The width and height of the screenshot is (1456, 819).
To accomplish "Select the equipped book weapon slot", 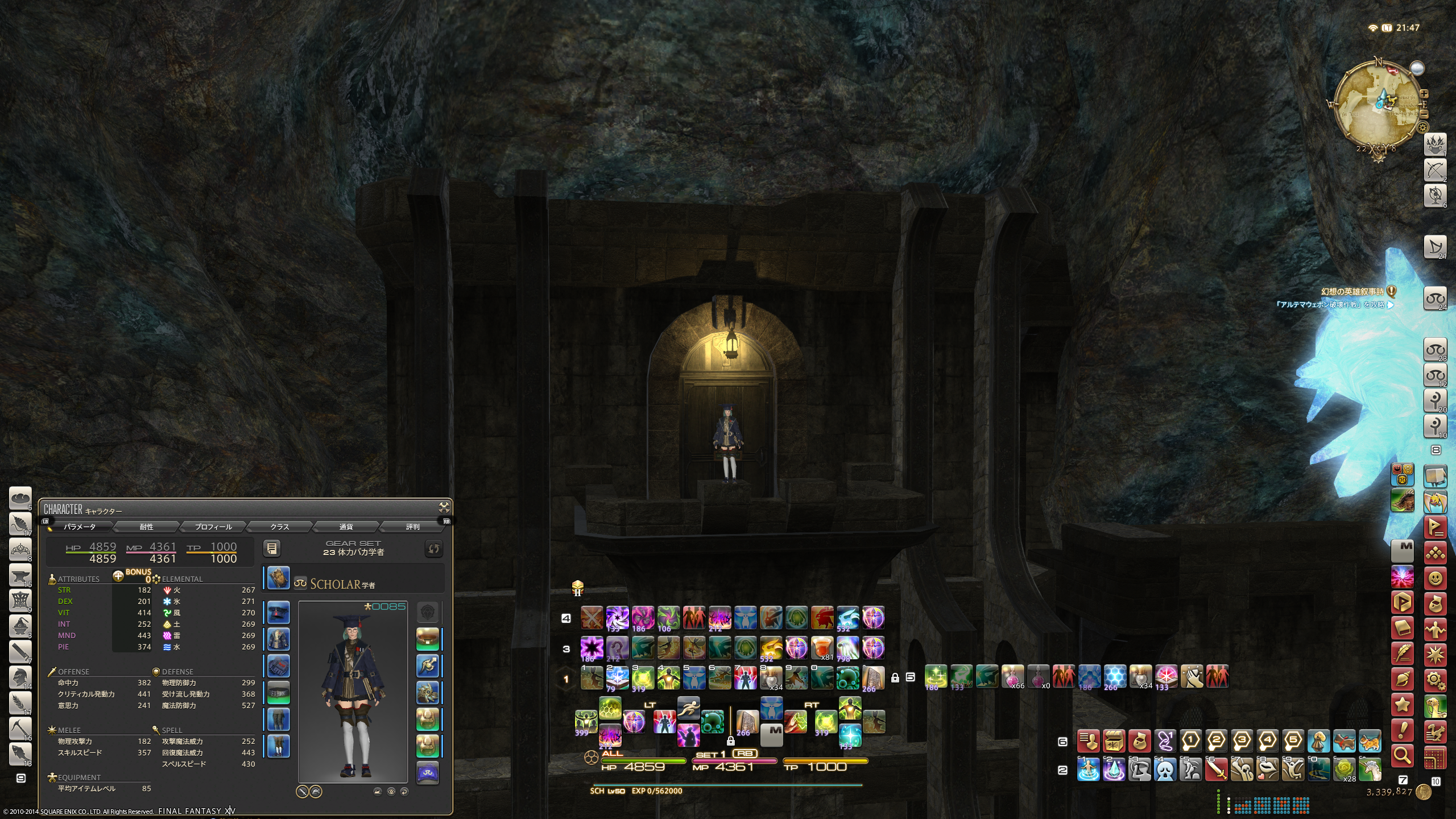I will [x=278, y=578].
